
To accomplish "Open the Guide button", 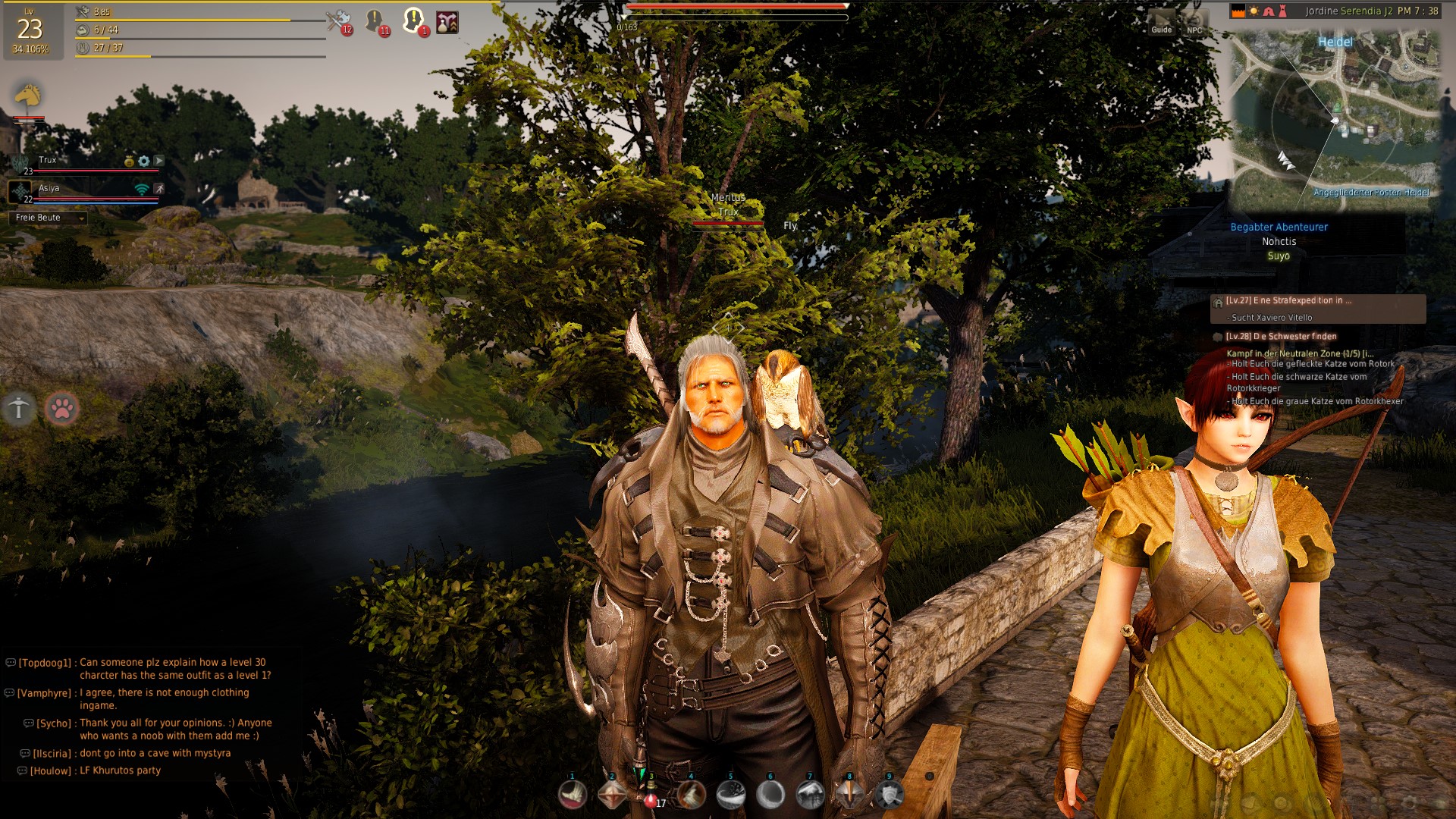I will point(1161,23).
